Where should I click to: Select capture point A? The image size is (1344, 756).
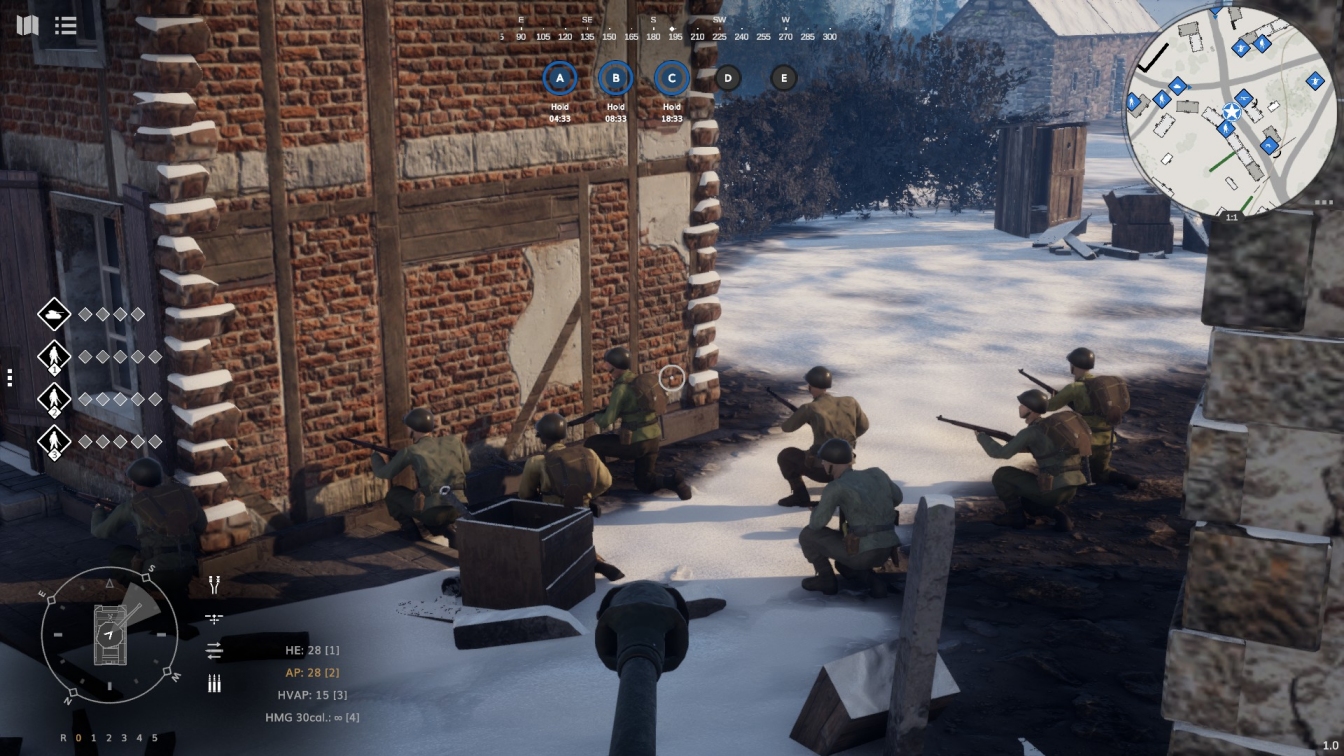560,78
